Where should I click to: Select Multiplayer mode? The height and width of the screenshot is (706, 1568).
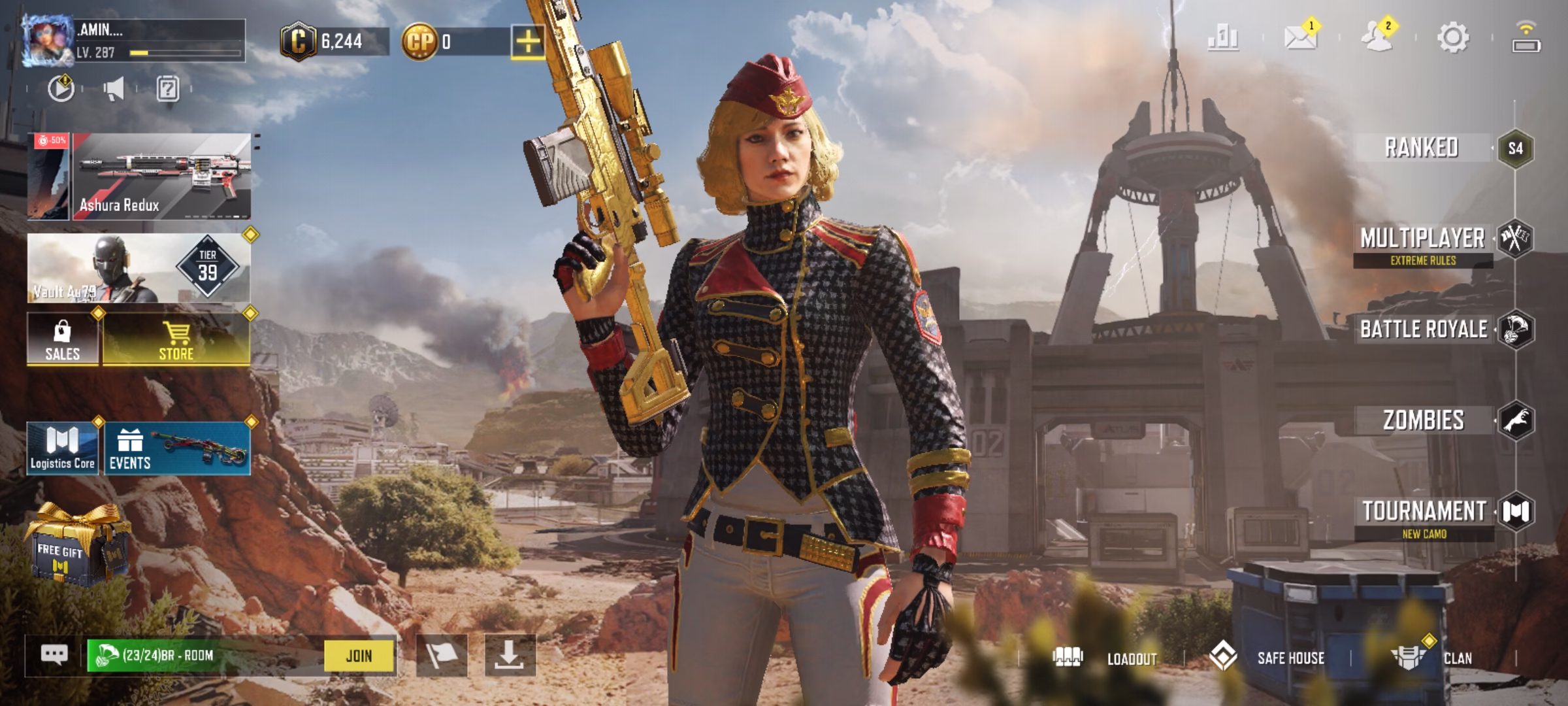click(x=1423, y=239)
